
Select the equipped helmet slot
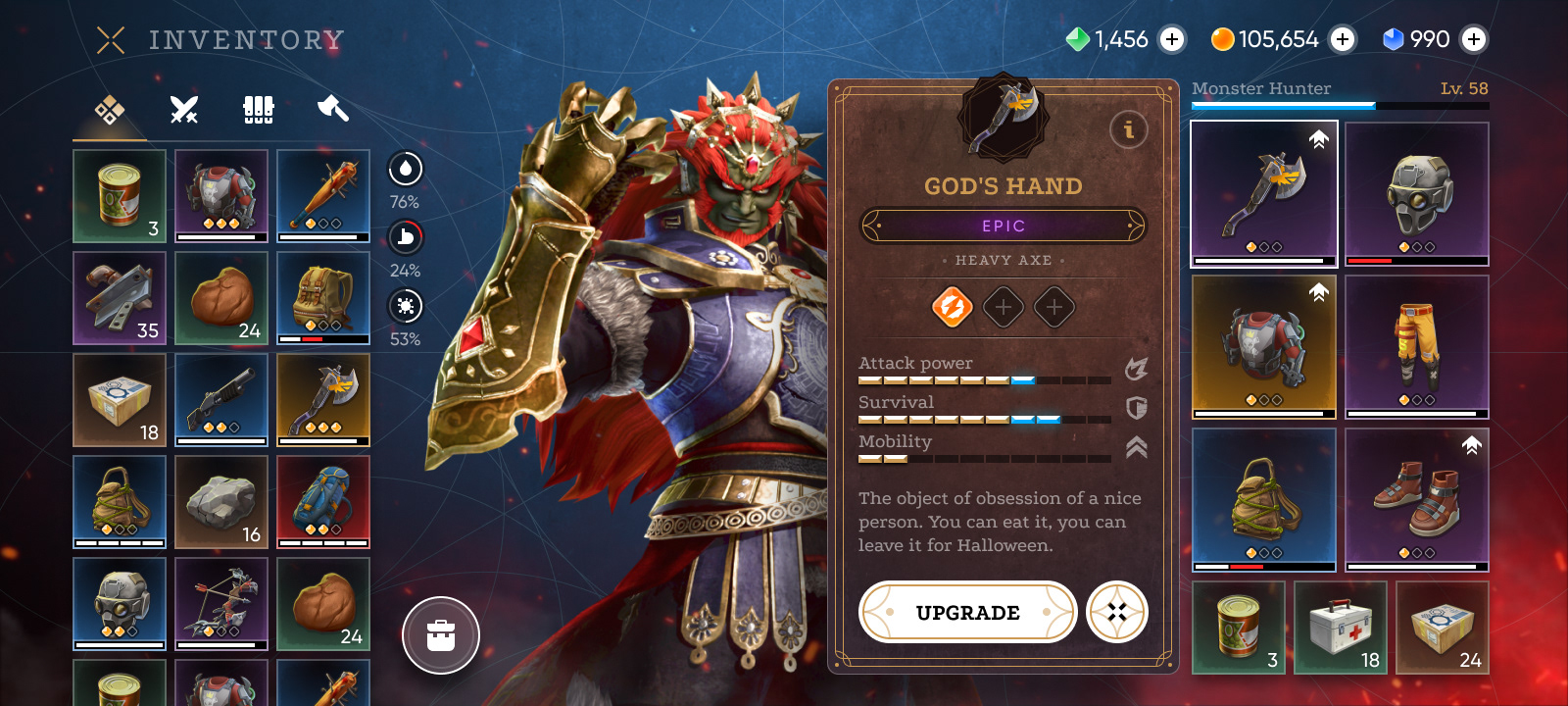pos(1417,193)
